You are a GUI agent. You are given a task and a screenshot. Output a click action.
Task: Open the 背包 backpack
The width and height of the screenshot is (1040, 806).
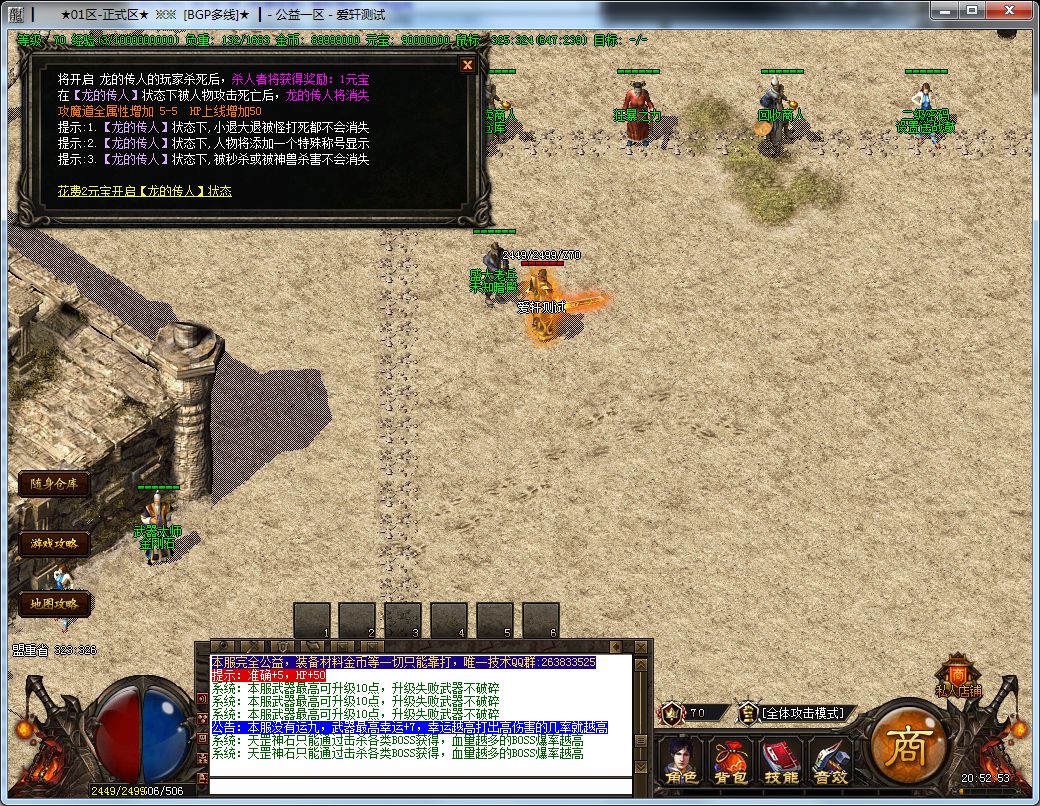point(733,762)
